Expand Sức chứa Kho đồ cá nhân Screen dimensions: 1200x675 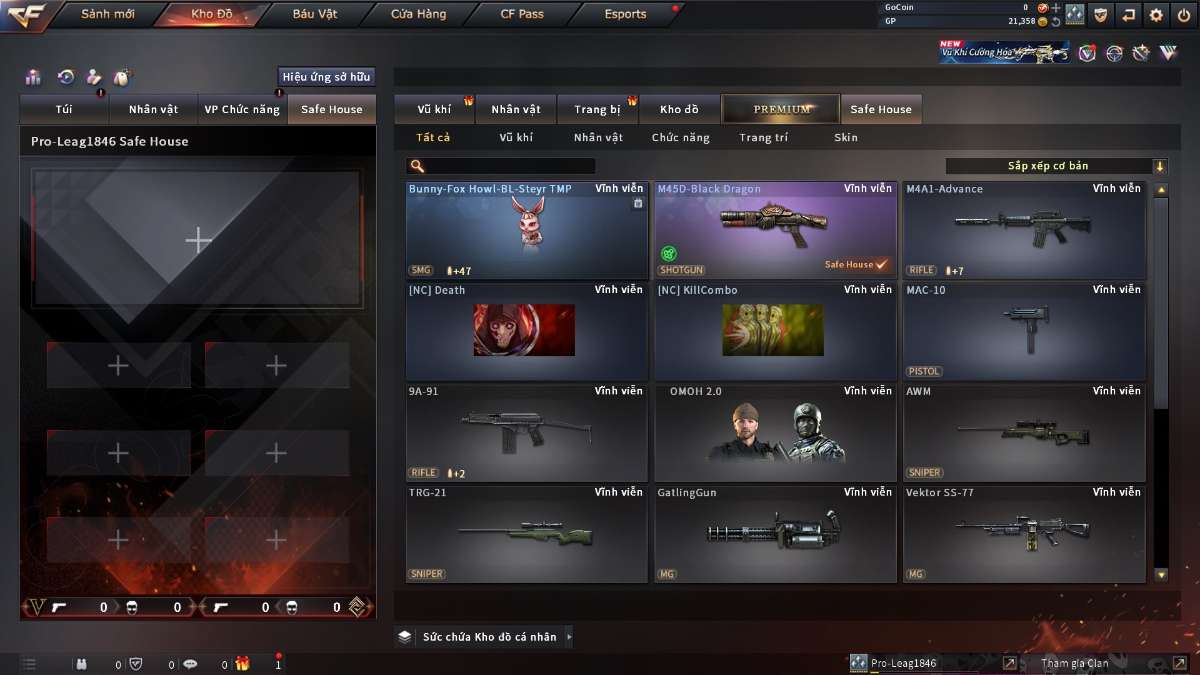click(x=487, y=637)
